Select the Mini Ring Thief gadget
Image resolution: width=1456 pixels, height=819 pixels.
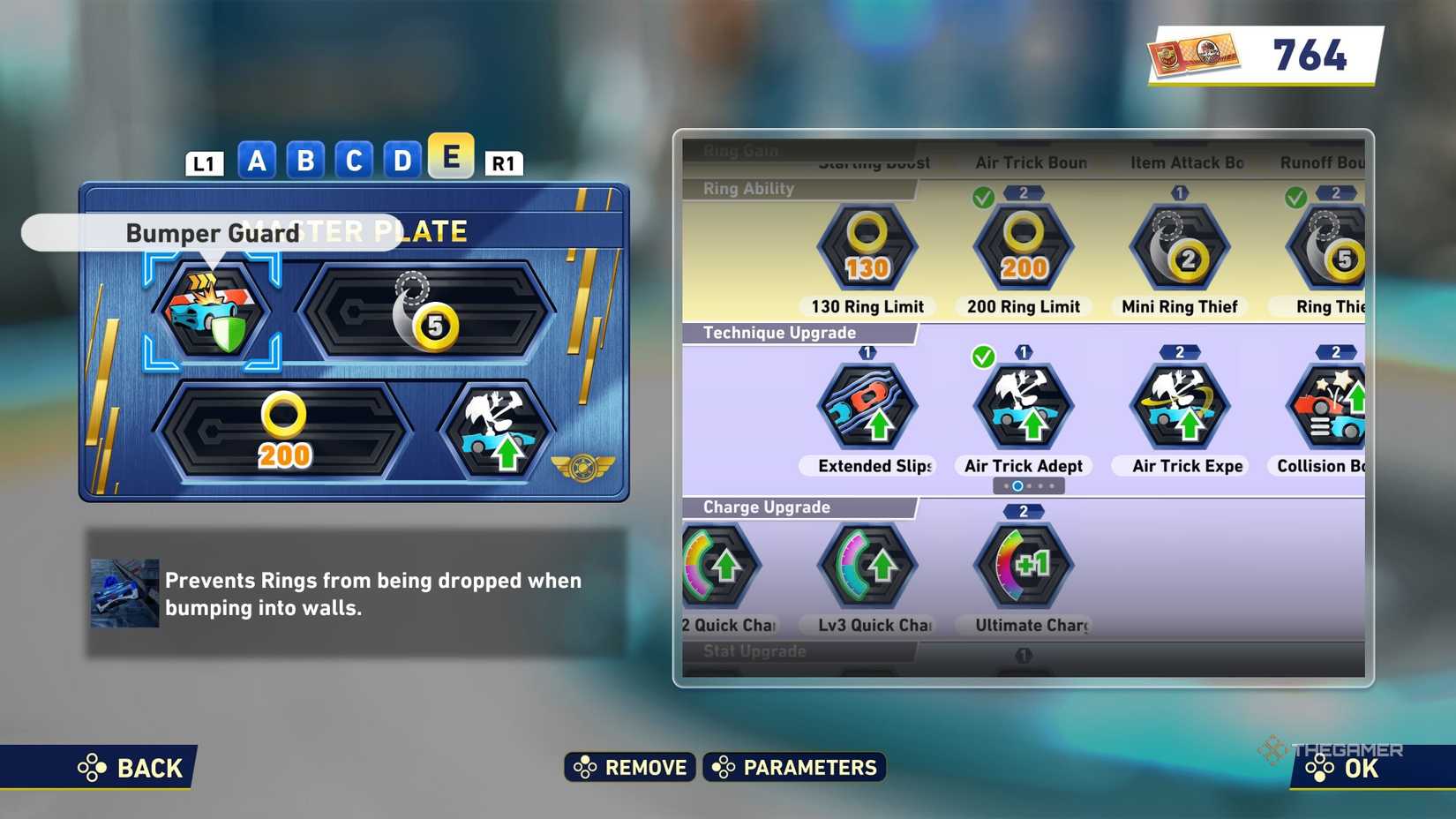pos(1180,247)
